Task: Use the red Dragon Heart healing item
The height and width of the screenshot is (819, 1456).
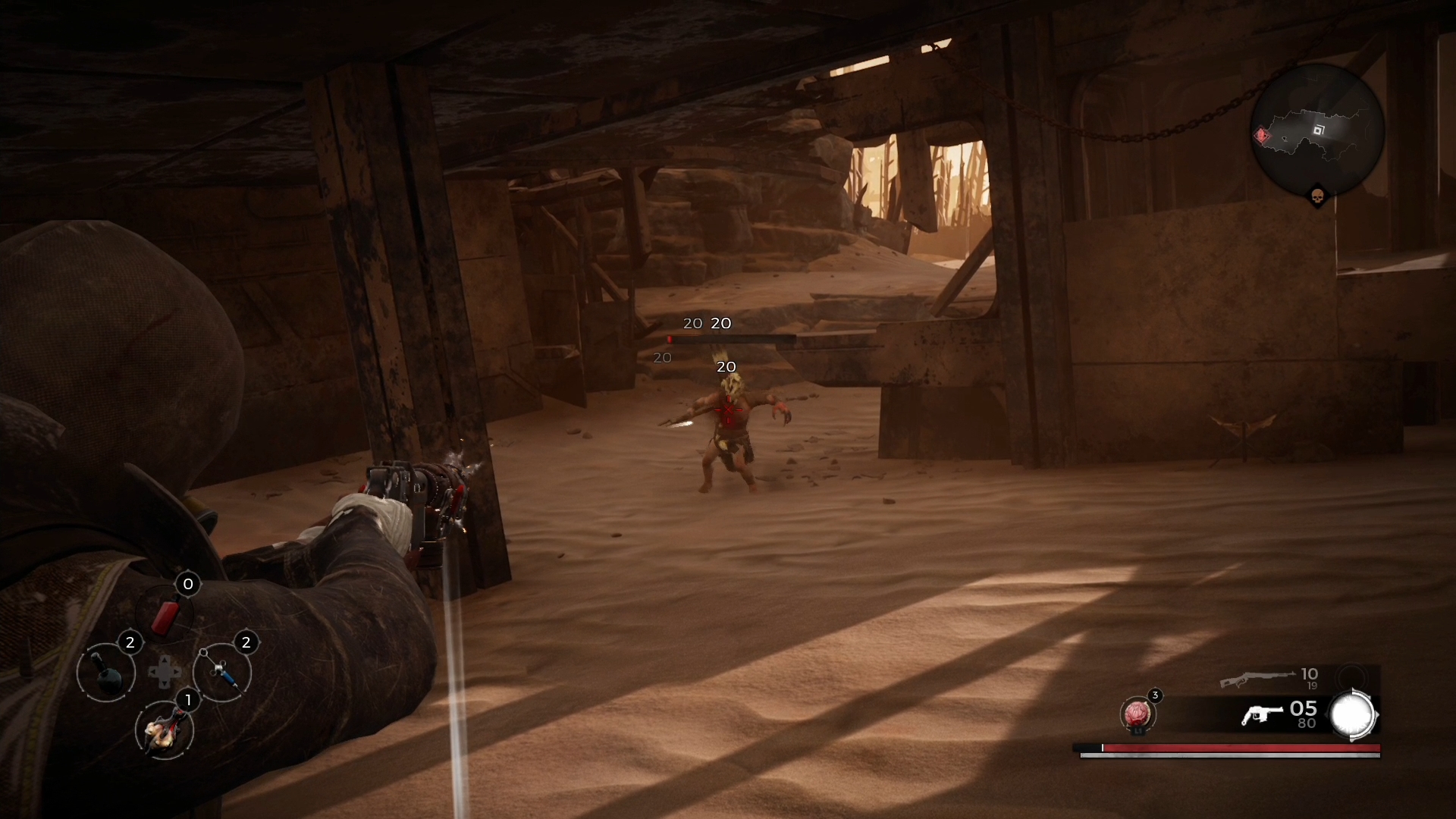Action: click(1137, 714)
